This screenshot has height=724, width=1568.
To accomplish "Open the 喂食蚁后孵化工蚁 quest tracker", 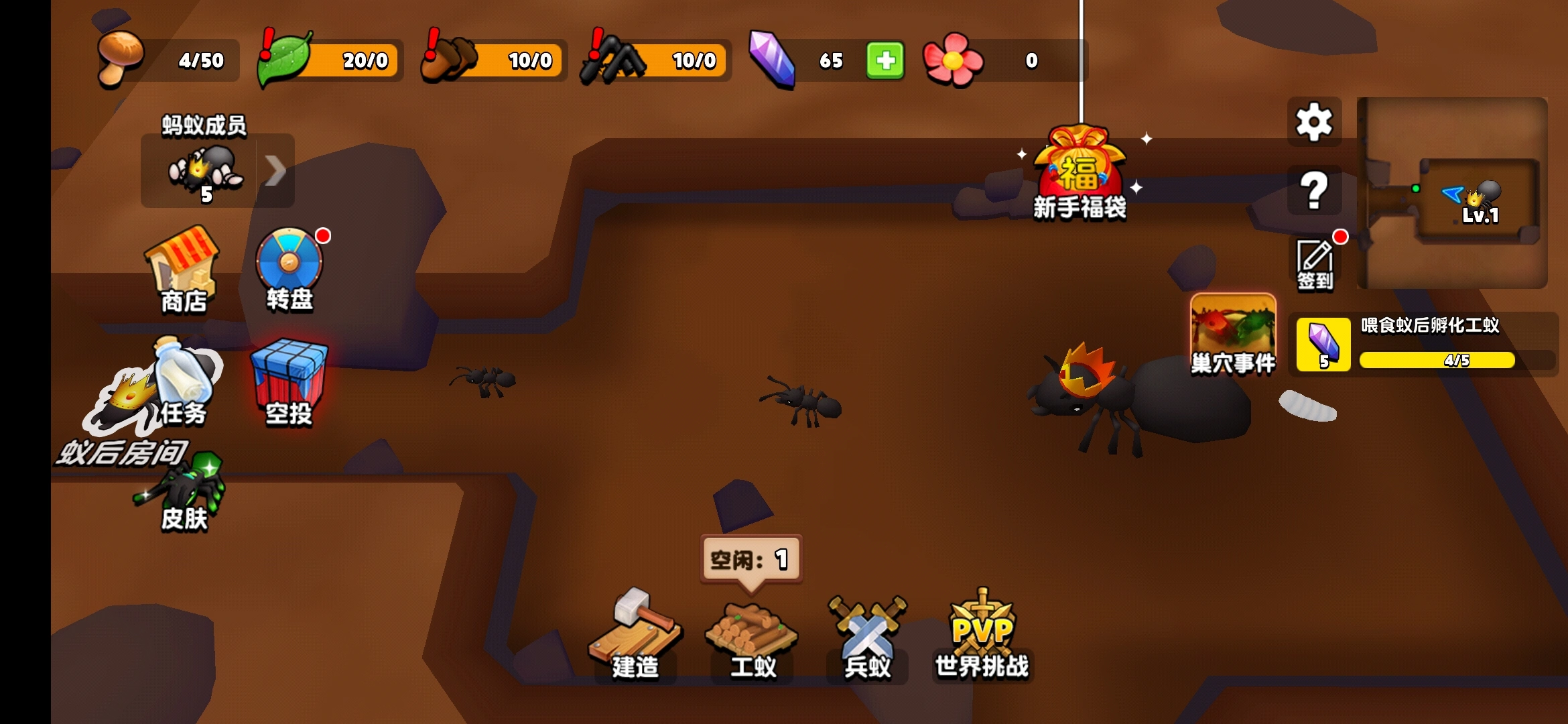I will [x=1424, y=344].
